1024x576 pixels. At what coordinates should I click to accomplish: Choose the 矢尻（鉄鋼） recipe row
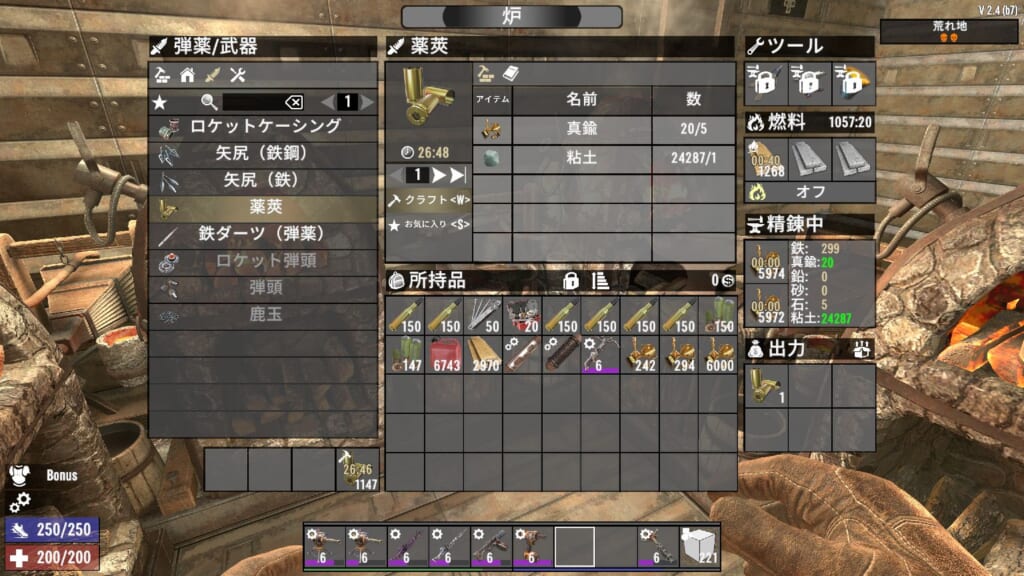[x=265, y=154]
